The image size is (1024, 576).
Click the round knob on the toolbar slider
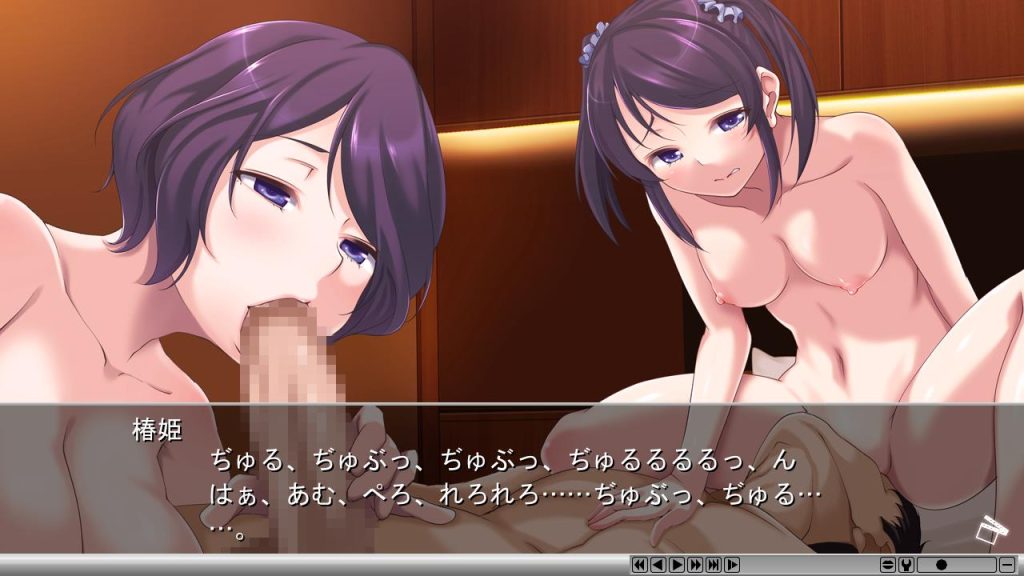[x=941, y=565]
